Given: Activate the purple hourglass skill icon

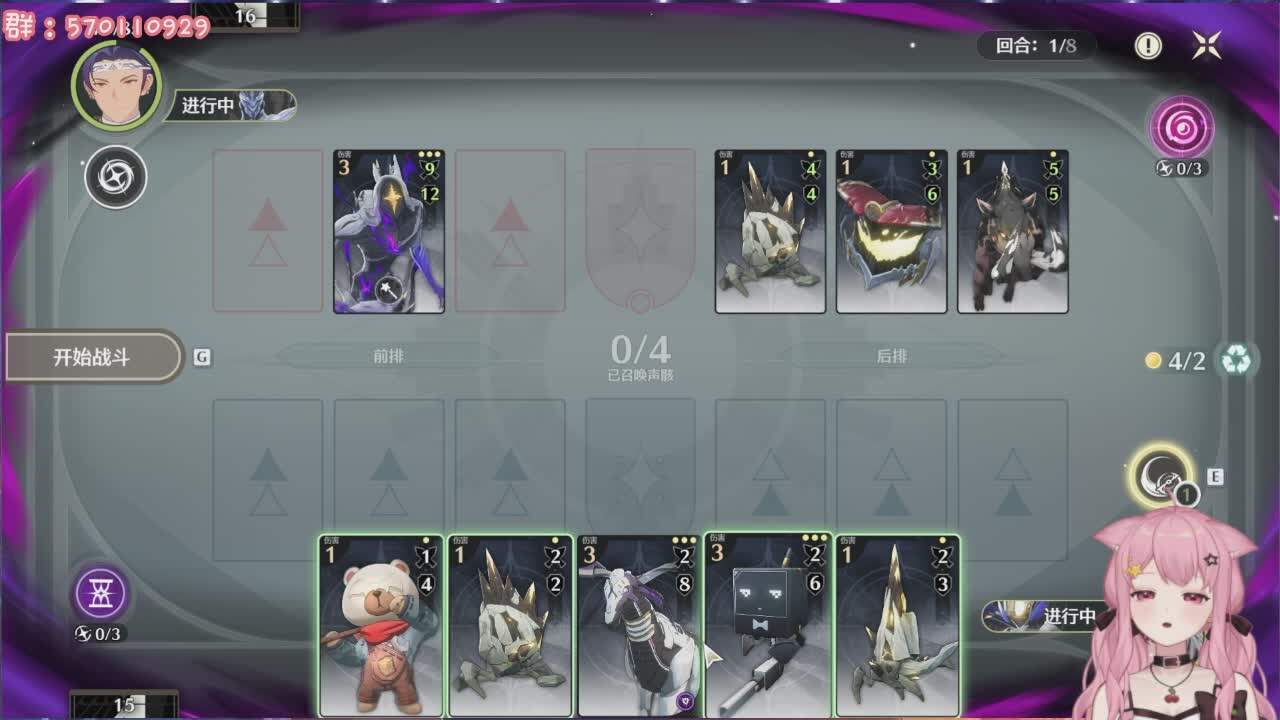Looking at the screenshot, I should click(101, 594).
